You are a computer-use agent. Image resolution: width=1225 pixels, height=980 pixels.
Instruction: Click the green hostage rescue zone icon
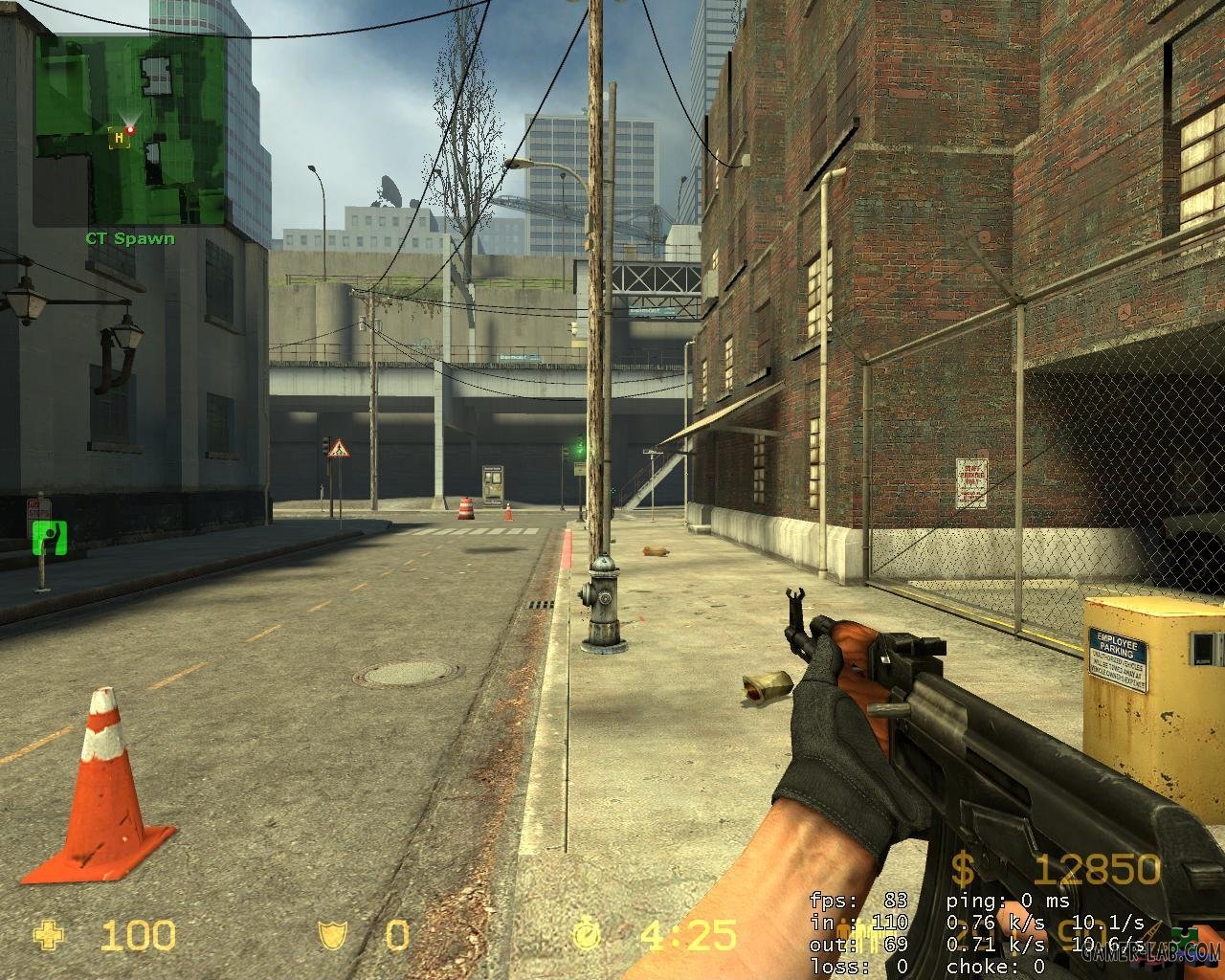click(x=44, y=538)
